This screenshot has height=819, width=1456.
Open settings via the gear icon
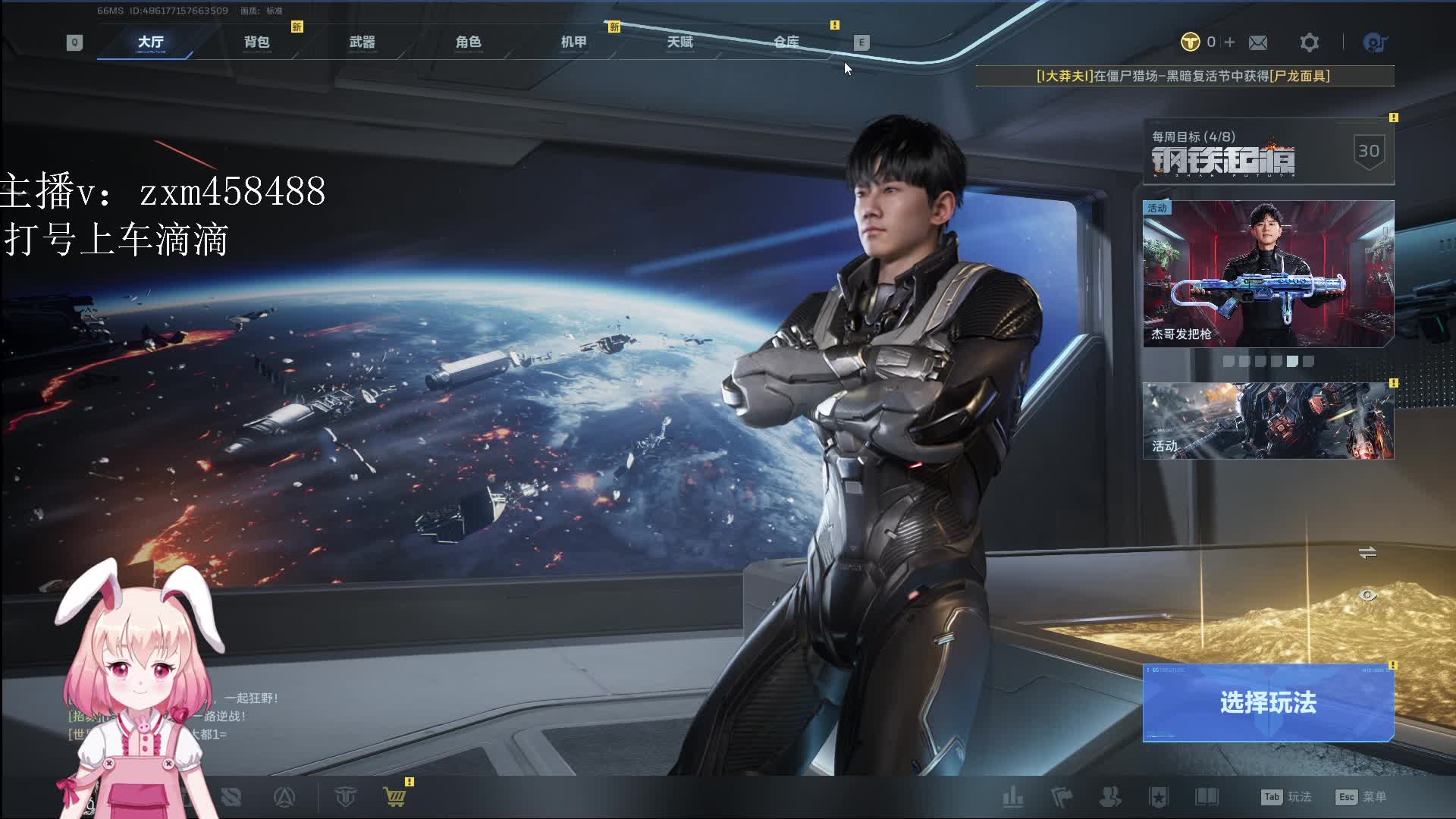[x=1309, y=42]
